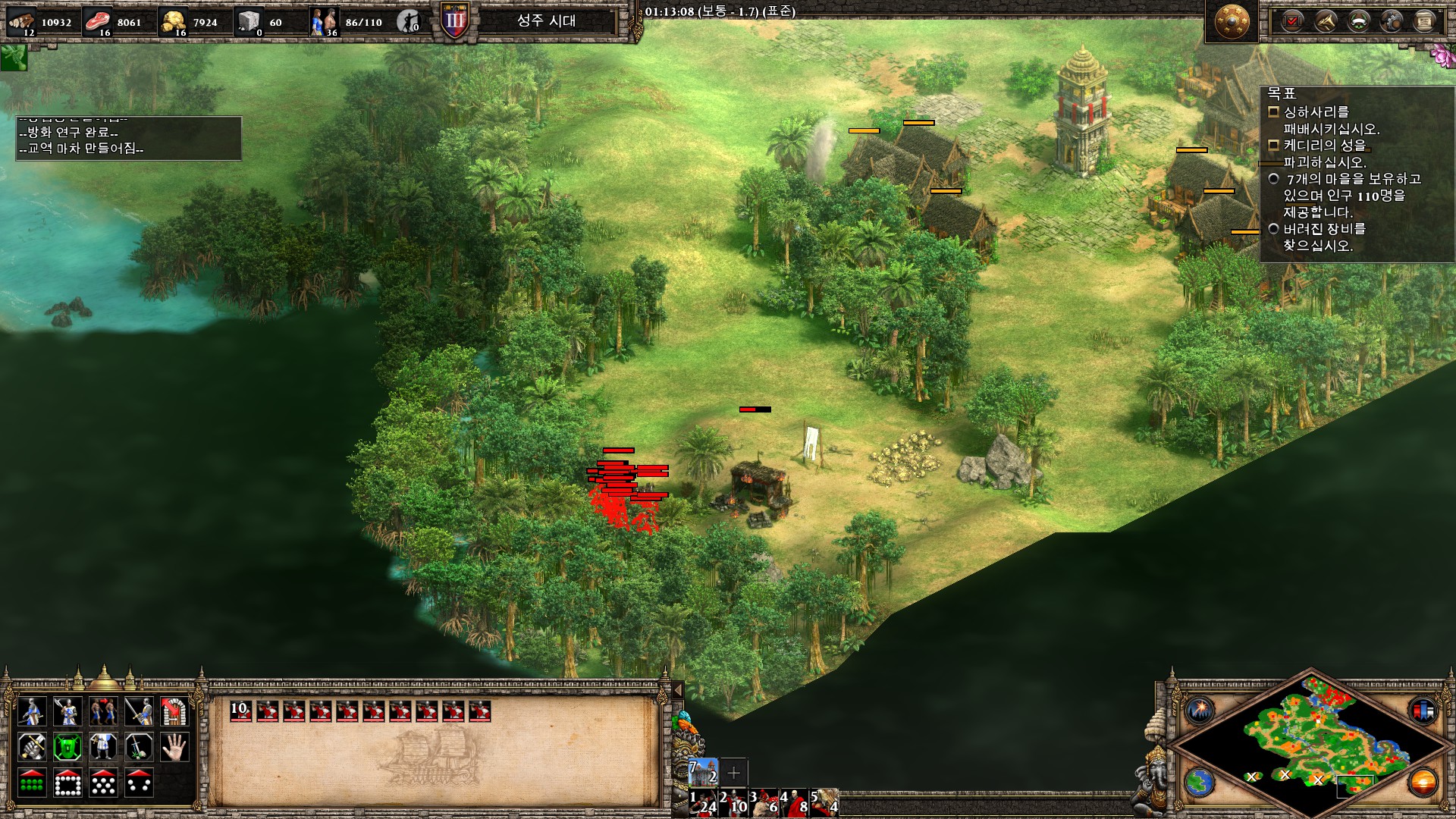This screenshot has width=1456, height=819.
Task: Select control group 1 with 24 units
Action: (x=703, y=802)
